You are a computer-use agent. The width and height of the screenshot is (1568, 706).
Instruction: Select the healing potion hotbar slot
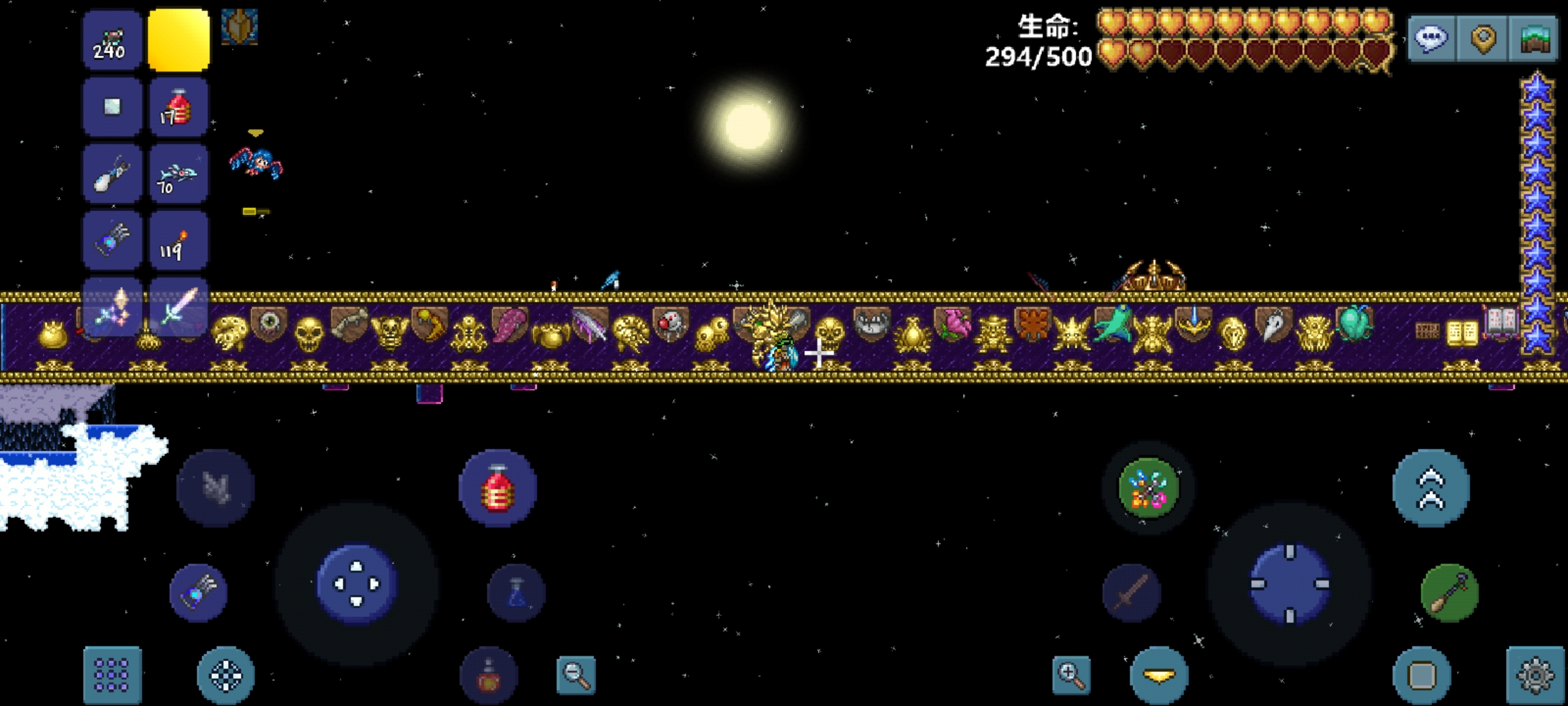(x=178, y=108)
